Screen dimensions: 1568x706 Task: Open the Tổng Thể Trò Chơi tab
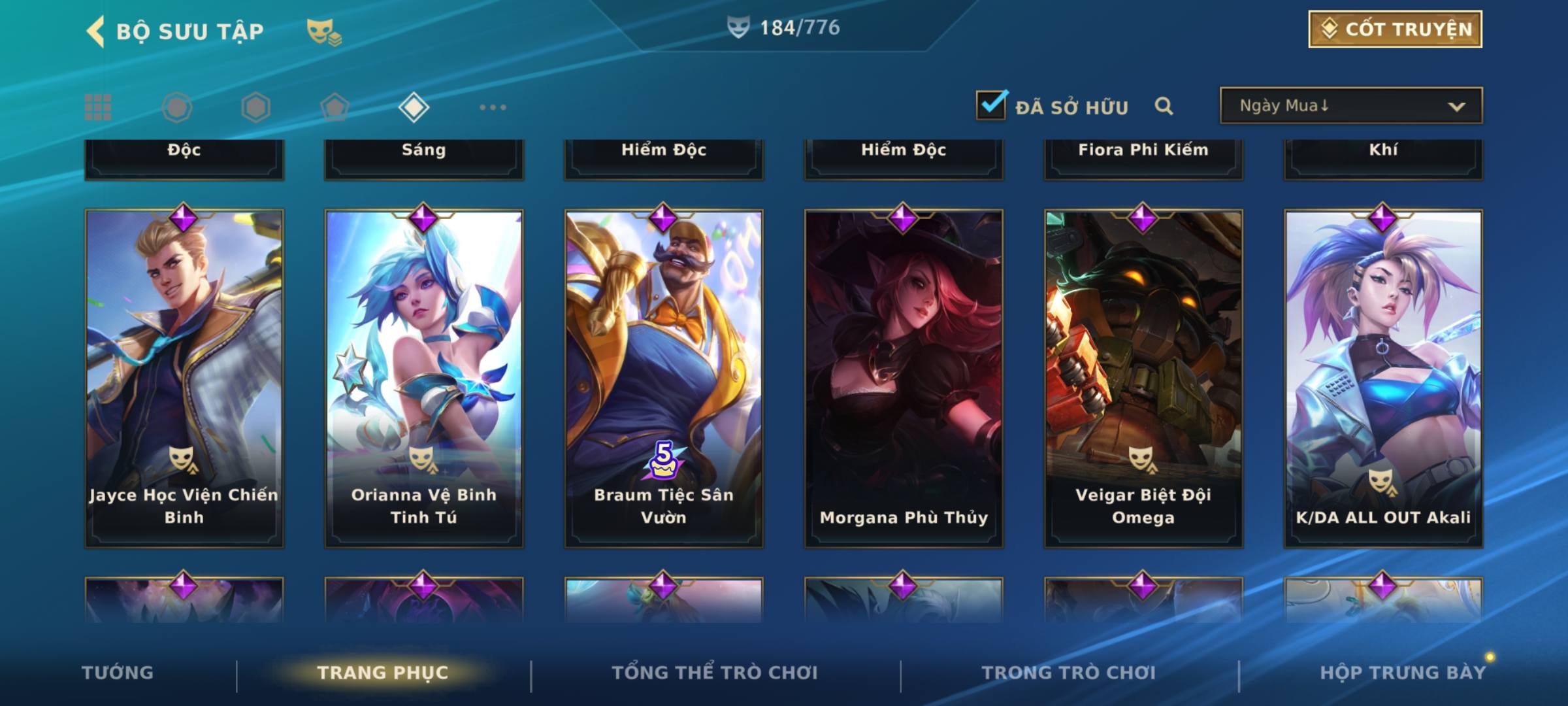tap(715, 673)
